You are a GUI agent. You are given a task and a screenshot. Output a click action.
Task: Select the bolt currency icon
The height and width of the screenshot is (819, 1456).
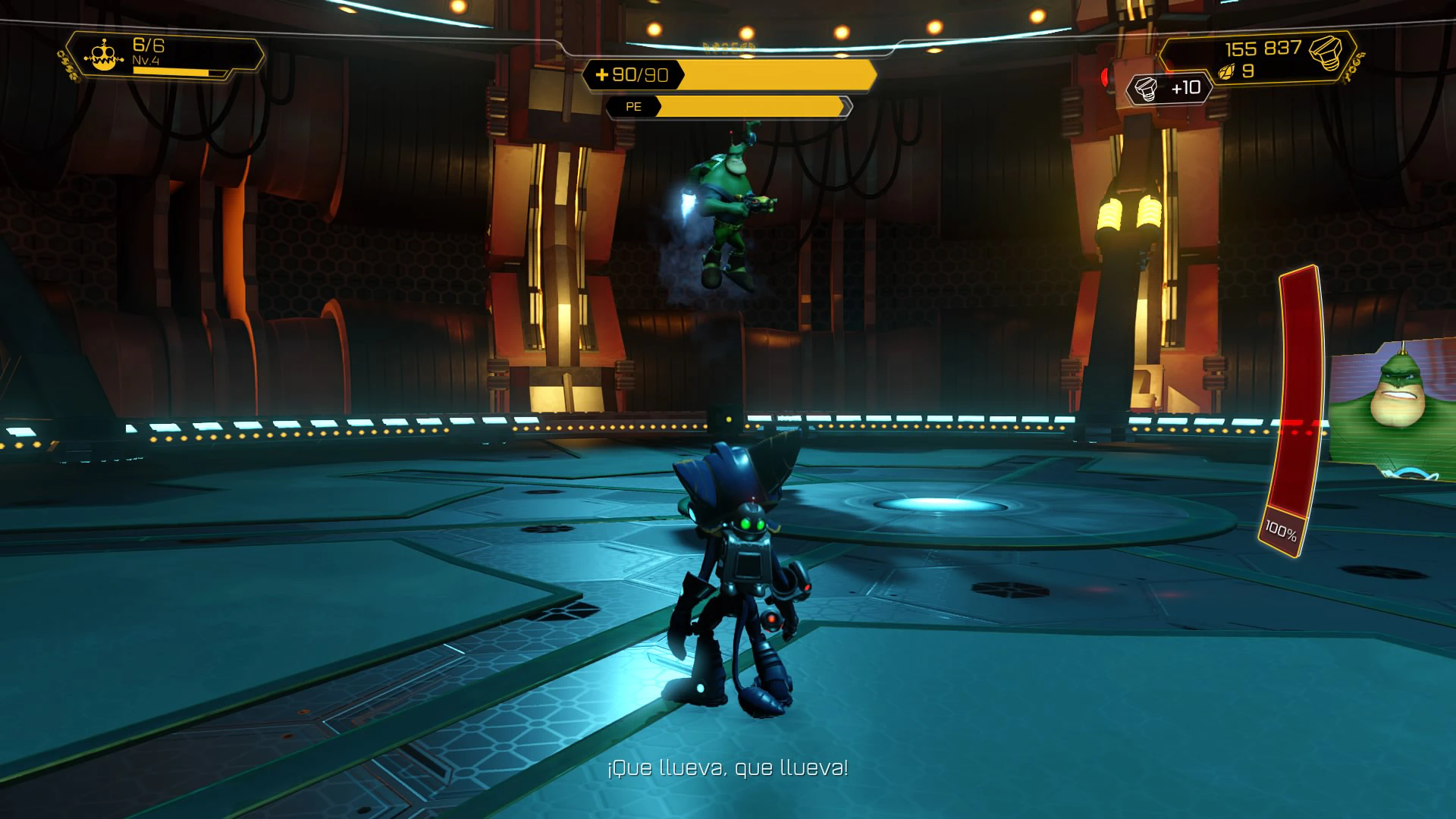coord(1326,52)
